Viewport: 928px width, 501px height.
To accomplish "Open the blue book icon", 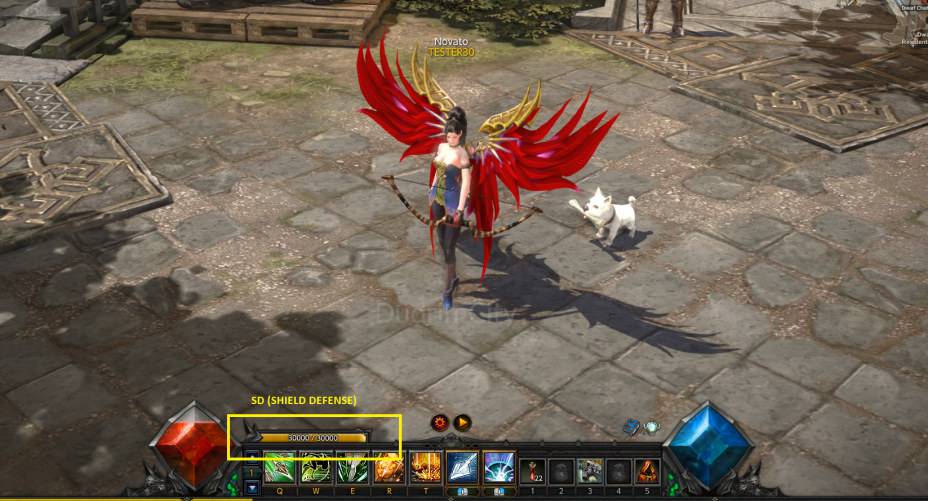I will click(632, 427).
